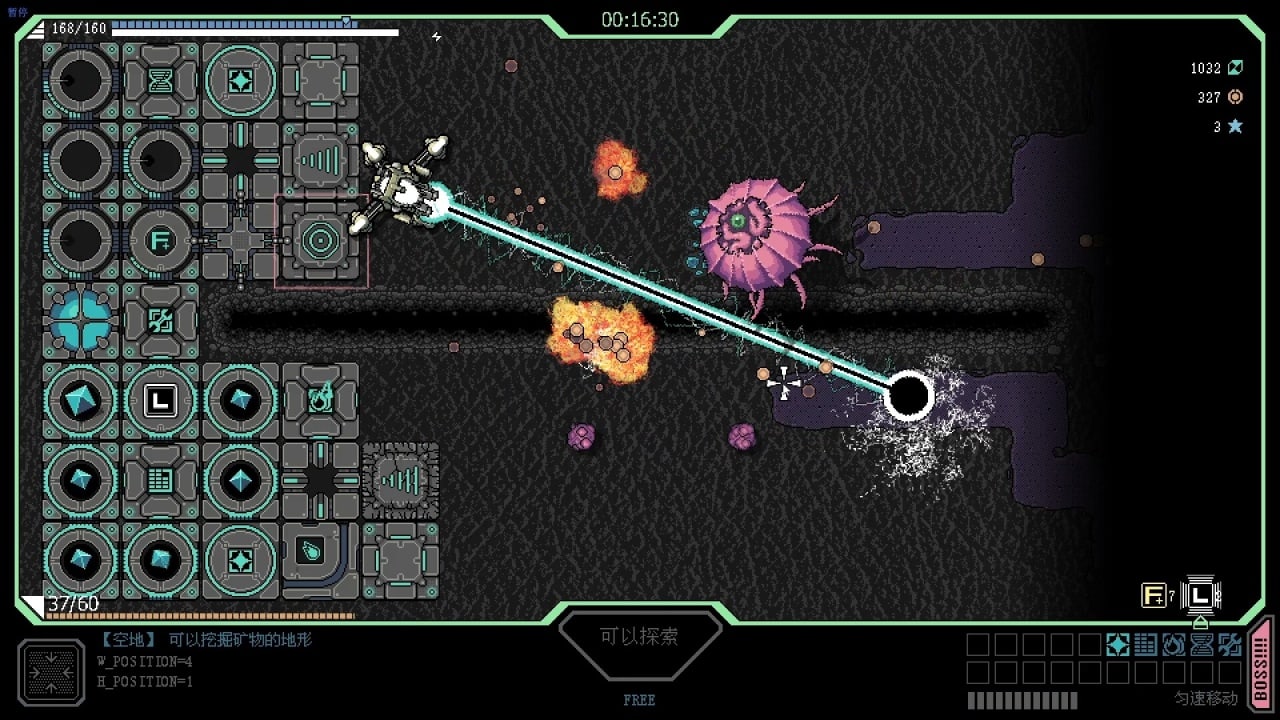Click the pink BOSS!!!! button
1280x720 pixels.
click(x=1261, y=663)
